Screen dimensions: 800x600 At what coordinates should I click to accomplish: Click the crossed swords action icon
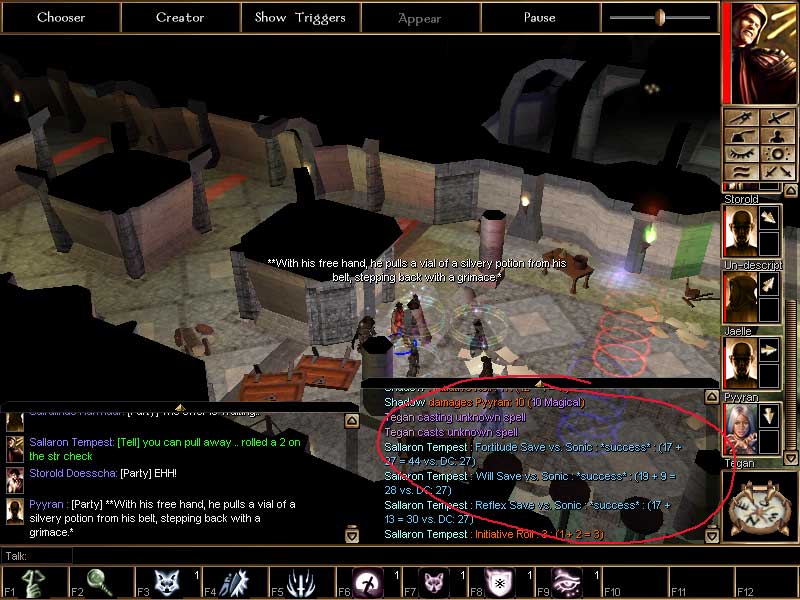(x=776, y=172)
